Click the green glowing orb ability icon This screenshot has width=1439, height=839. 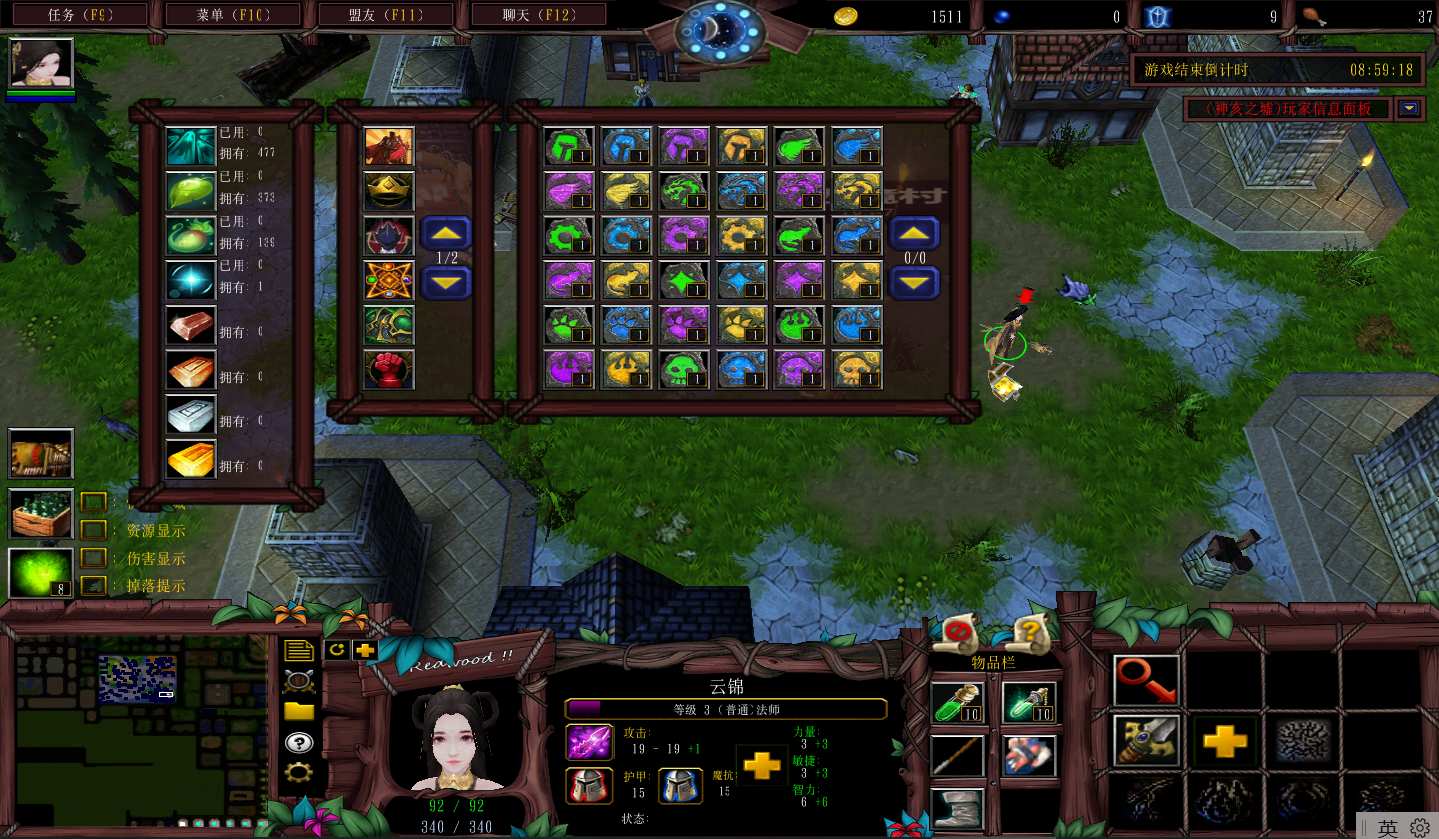click(x=41, y=573)
